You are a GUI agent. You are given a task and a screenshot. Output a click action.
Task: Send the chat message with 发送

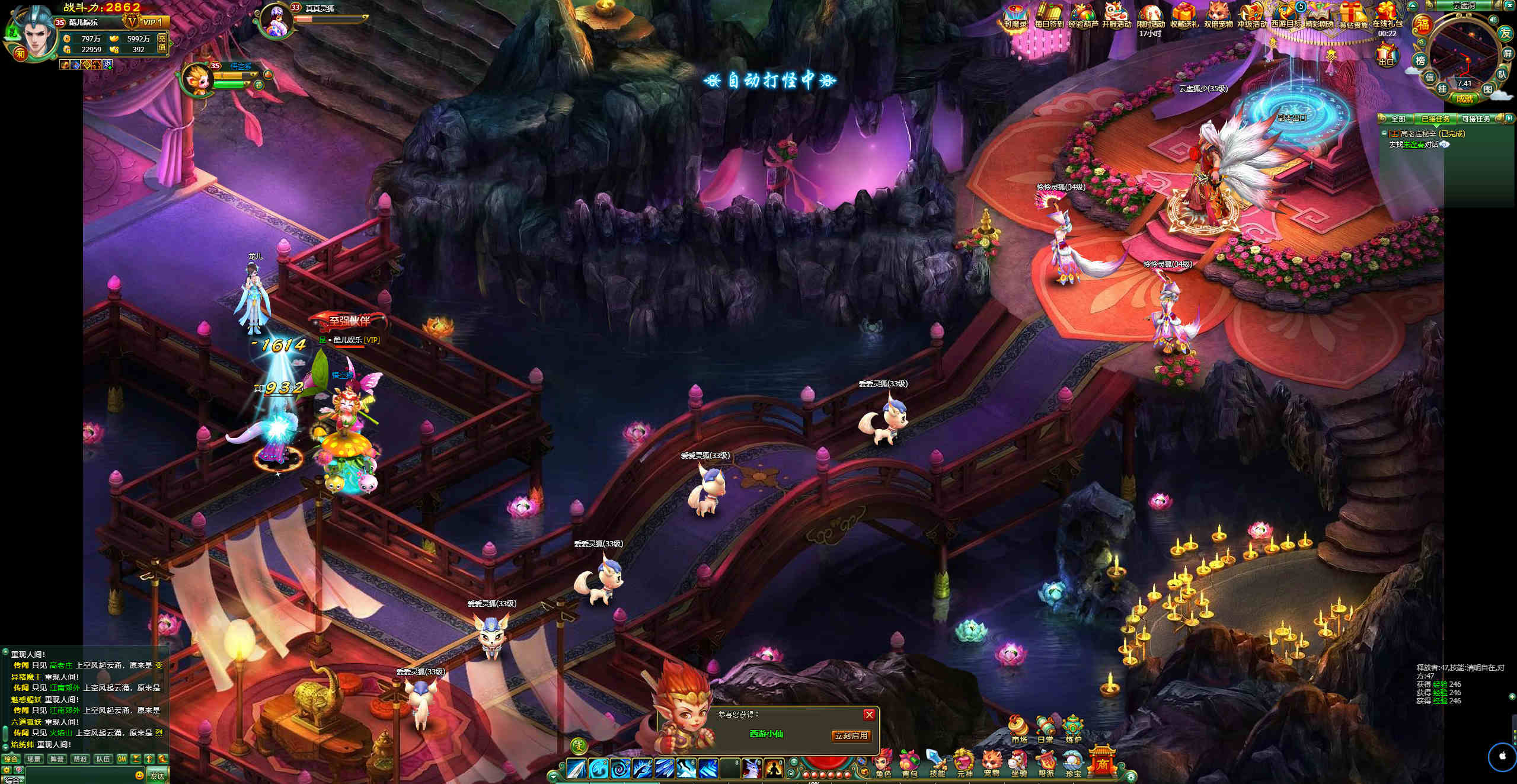tap(157, 776)
